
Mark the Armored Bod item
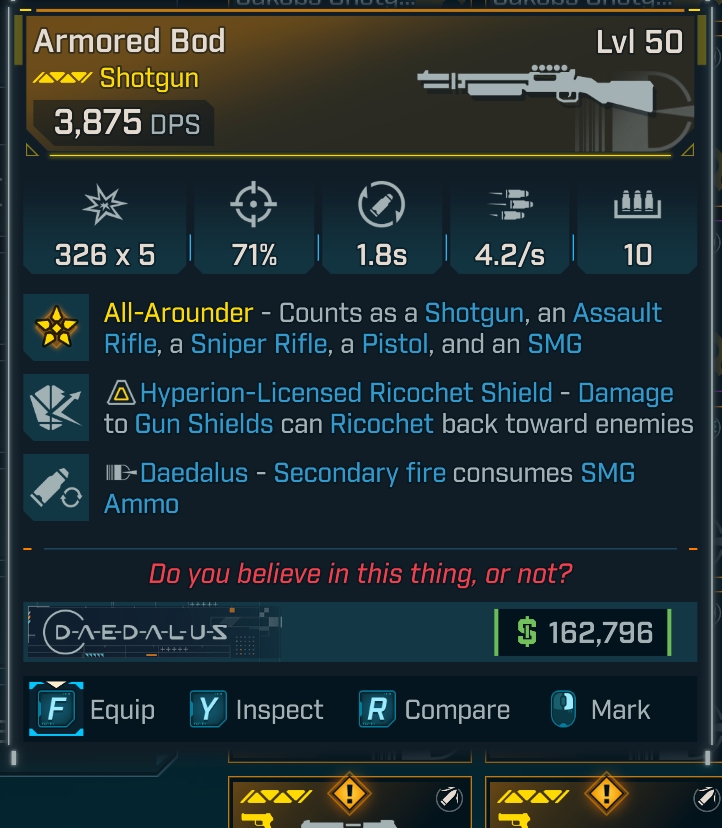pyautogui.click(x=600, y=710)
